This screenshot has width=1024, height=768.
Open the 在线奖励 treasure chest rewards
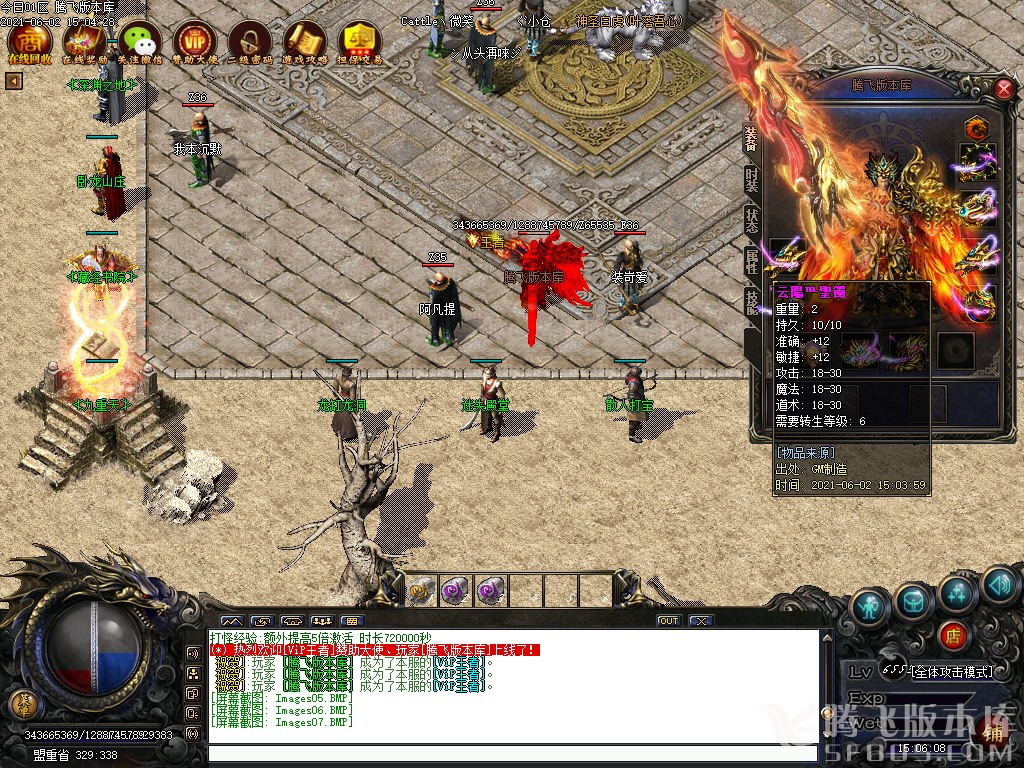click(84, 41)
